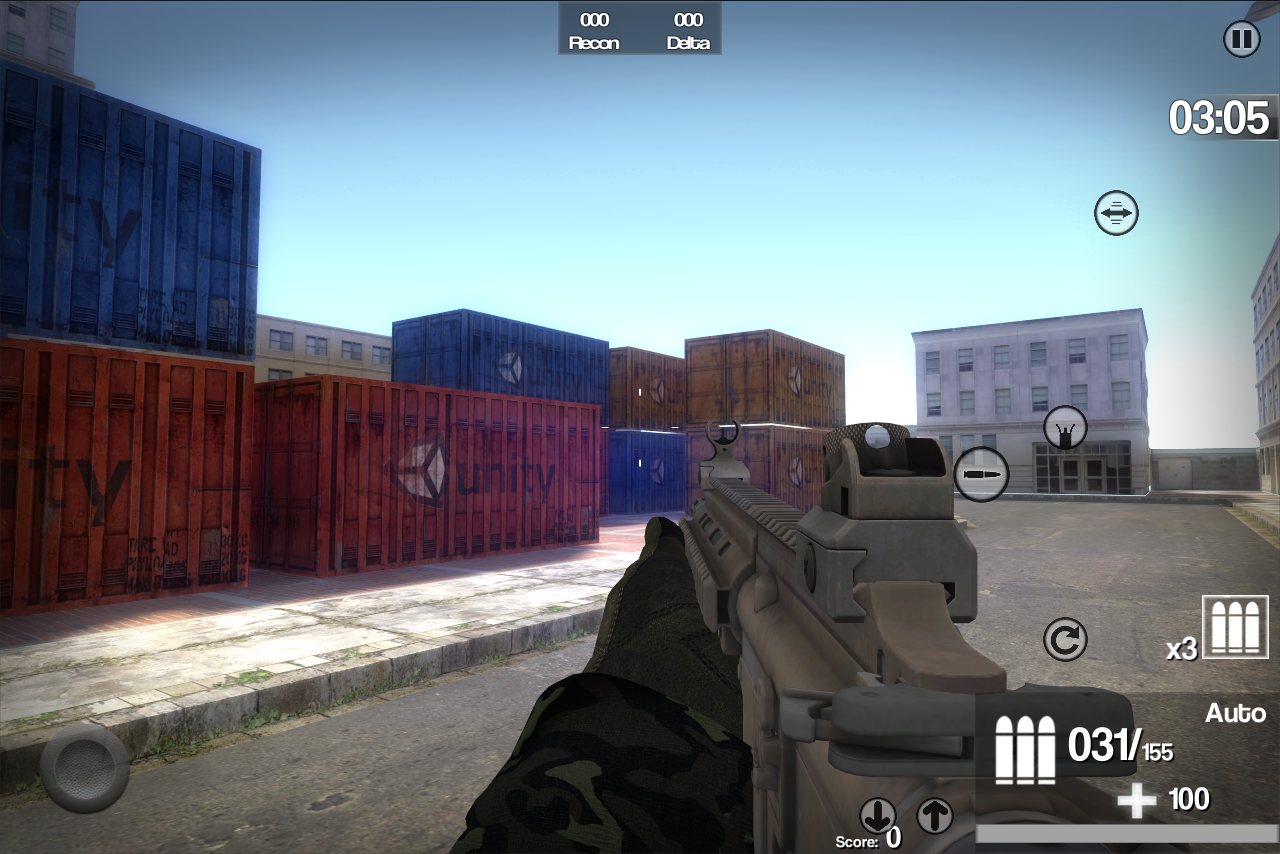Fire using the bullet icon

coord(980,472)
